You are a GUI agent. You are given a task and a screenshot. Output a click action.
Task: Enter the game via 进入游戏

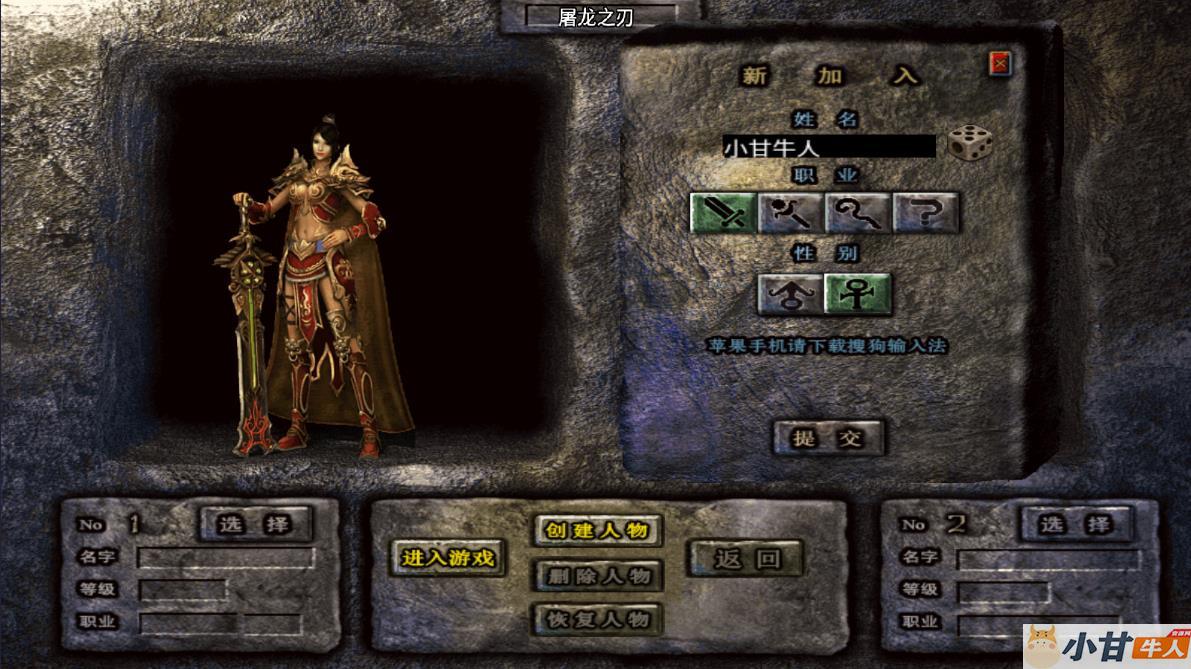(x=448, y=558)
